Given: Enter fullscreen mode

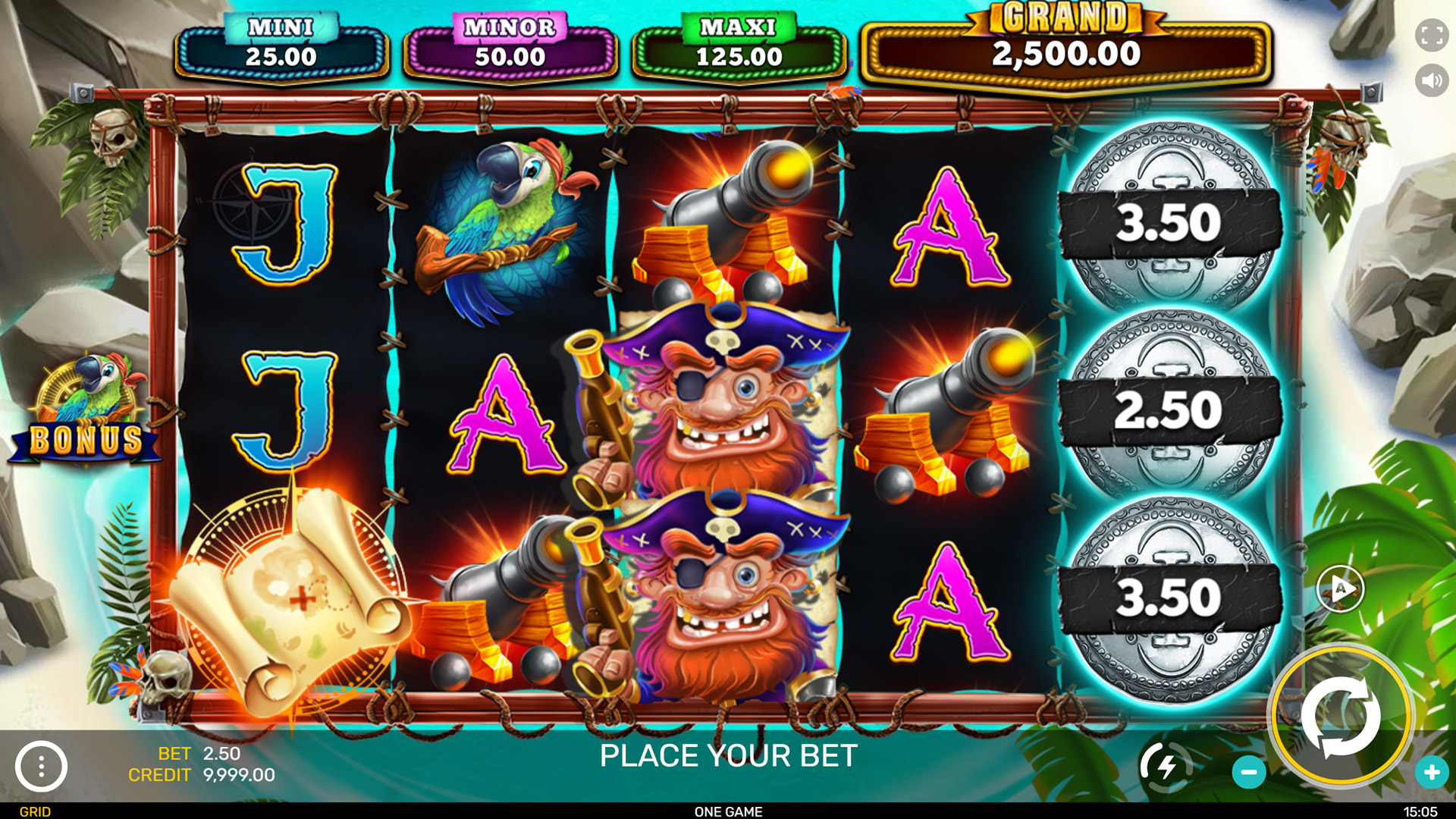Looking at the screenshot, I should pos(1431,36).
